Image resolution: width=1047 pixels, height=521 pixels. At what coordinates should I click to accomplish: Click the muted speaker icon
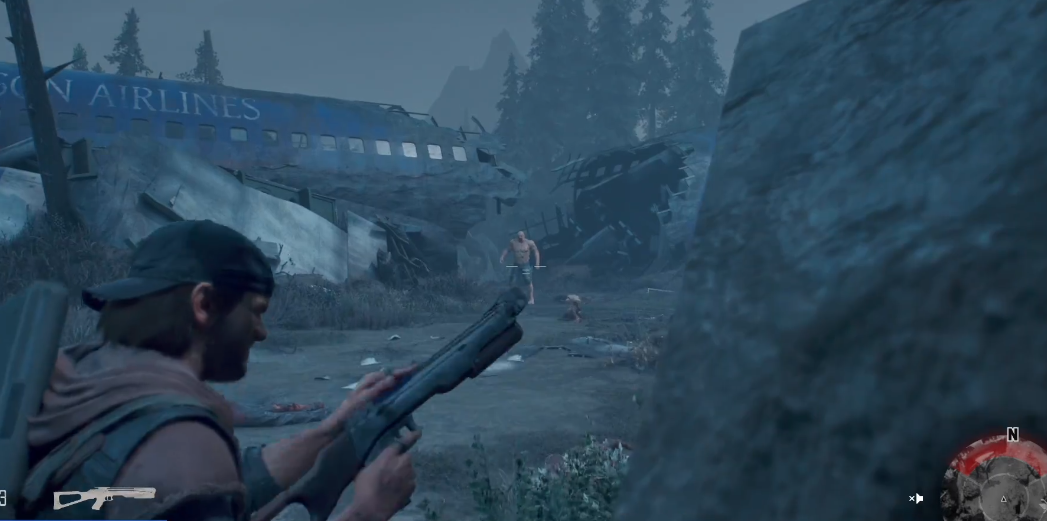[916, 498]
